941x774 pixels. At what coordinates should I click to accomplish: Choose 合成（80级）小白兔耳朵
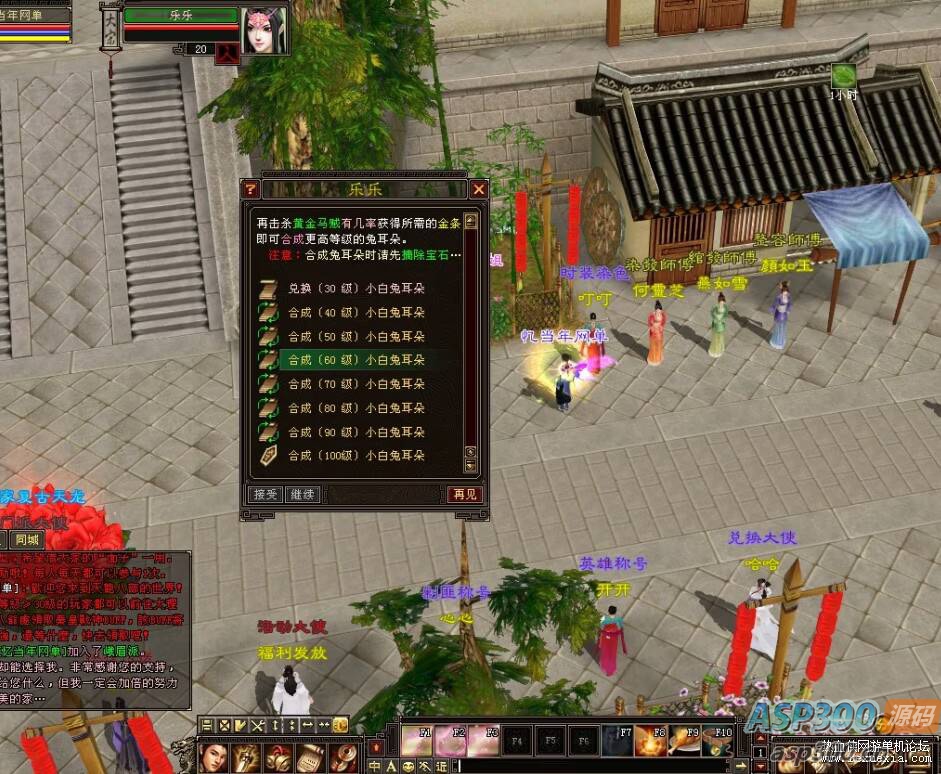pyautogui.click(x=355, y=408)
